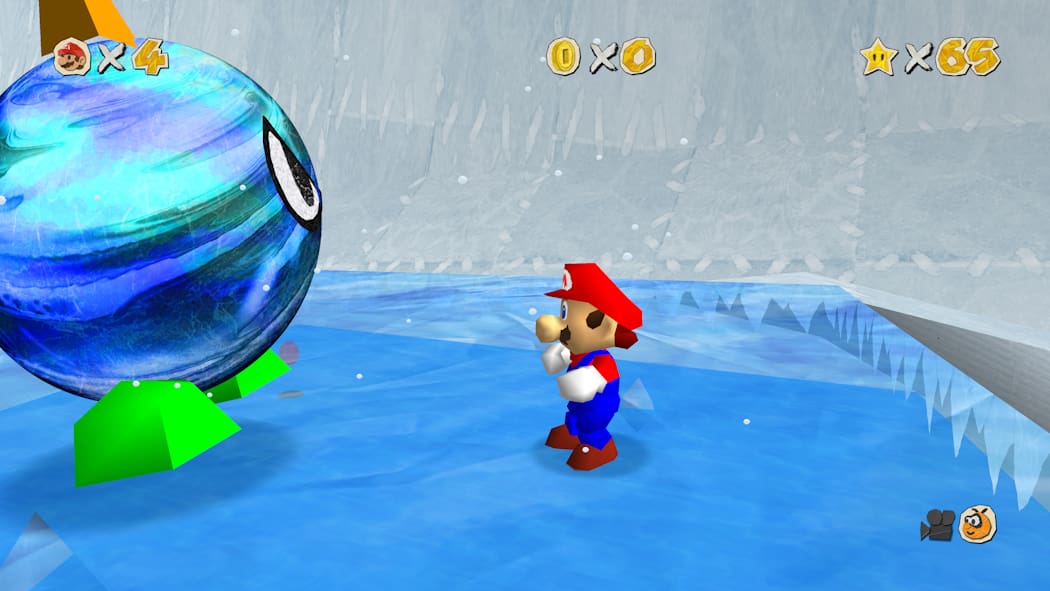Click the power star counter icon
1050x591 pixels.
point(878,57)
